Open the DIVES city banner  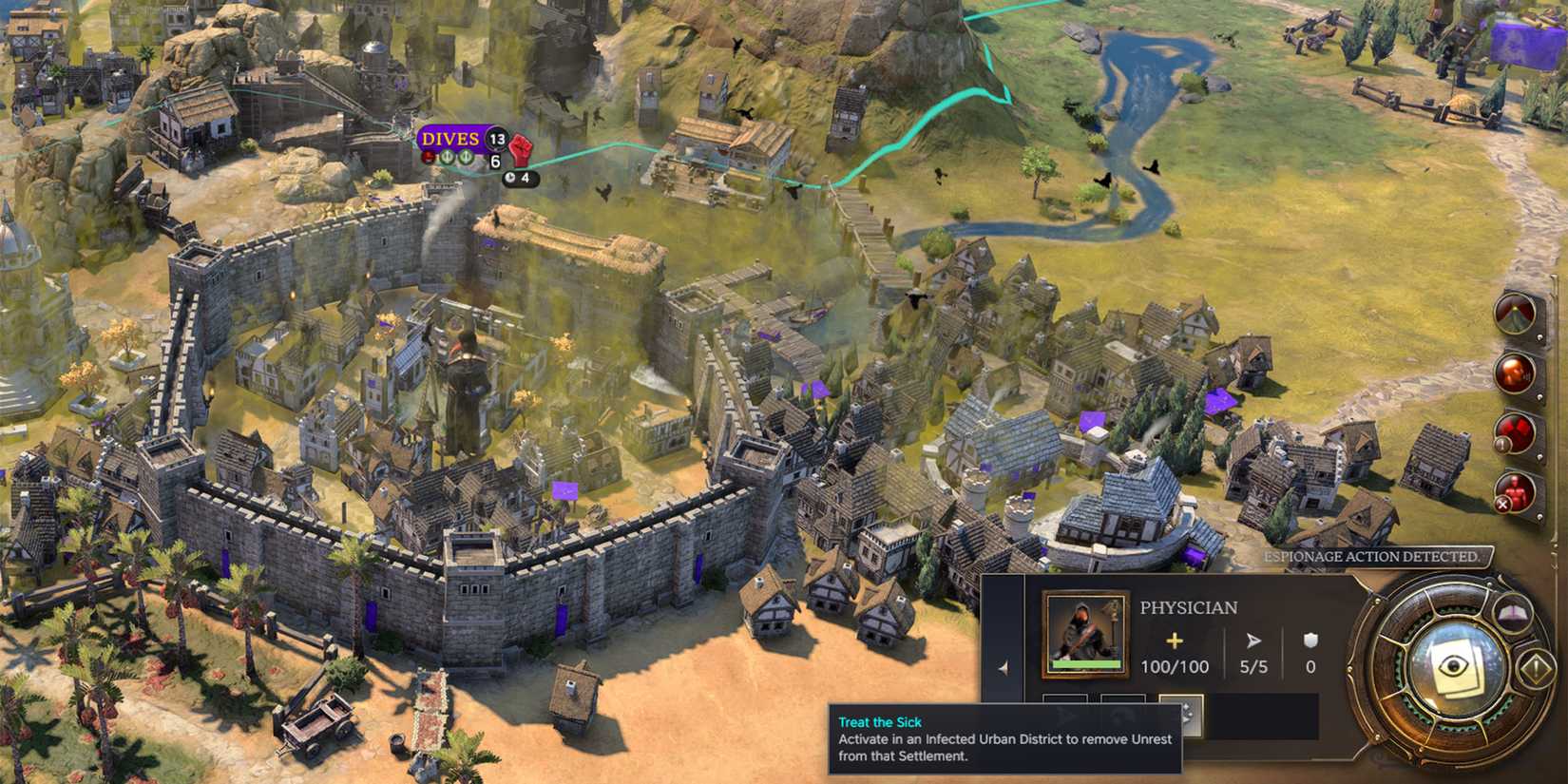450,139
